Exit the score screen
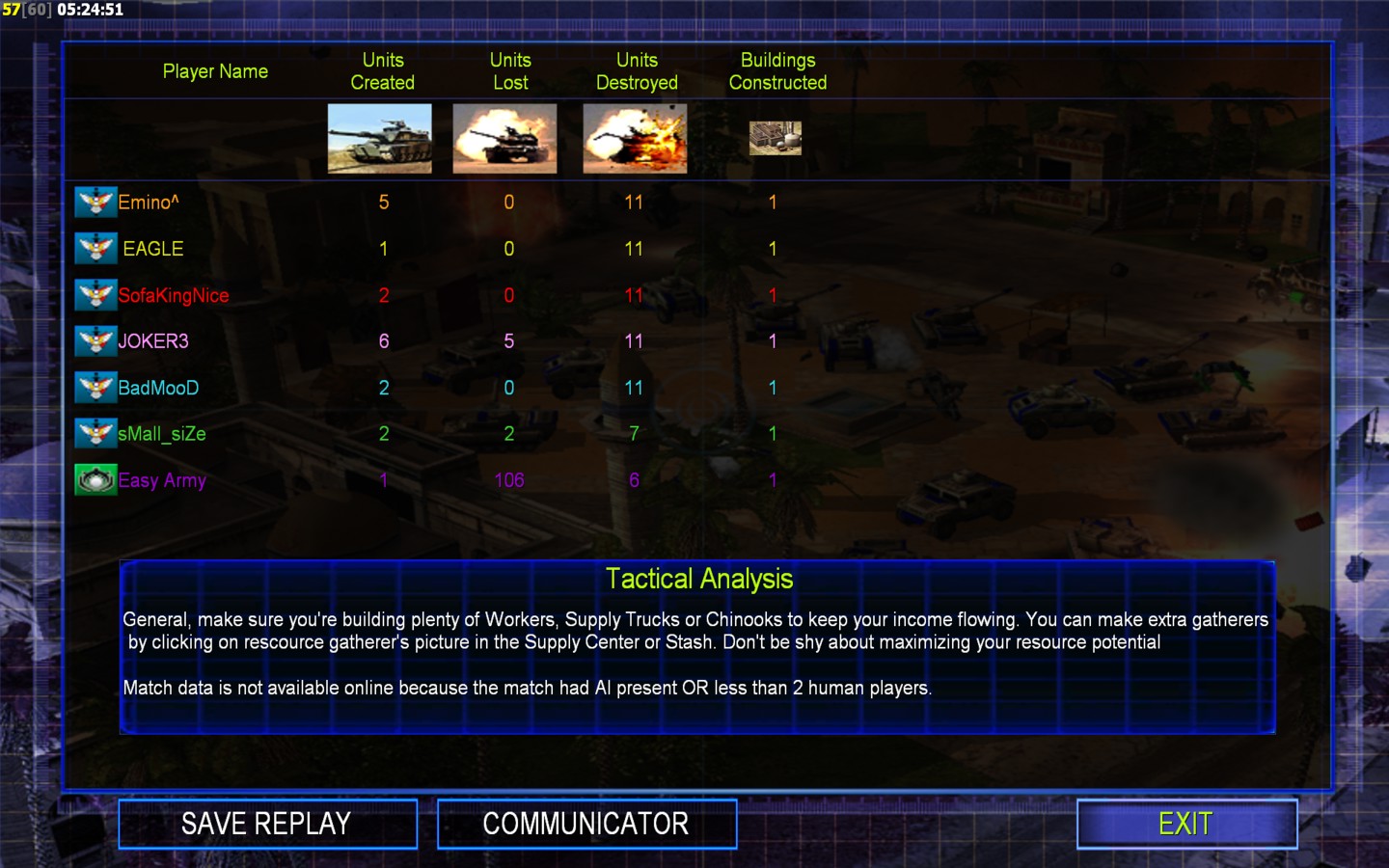This screenshot has width=1389, height=868. (1186, 824)
